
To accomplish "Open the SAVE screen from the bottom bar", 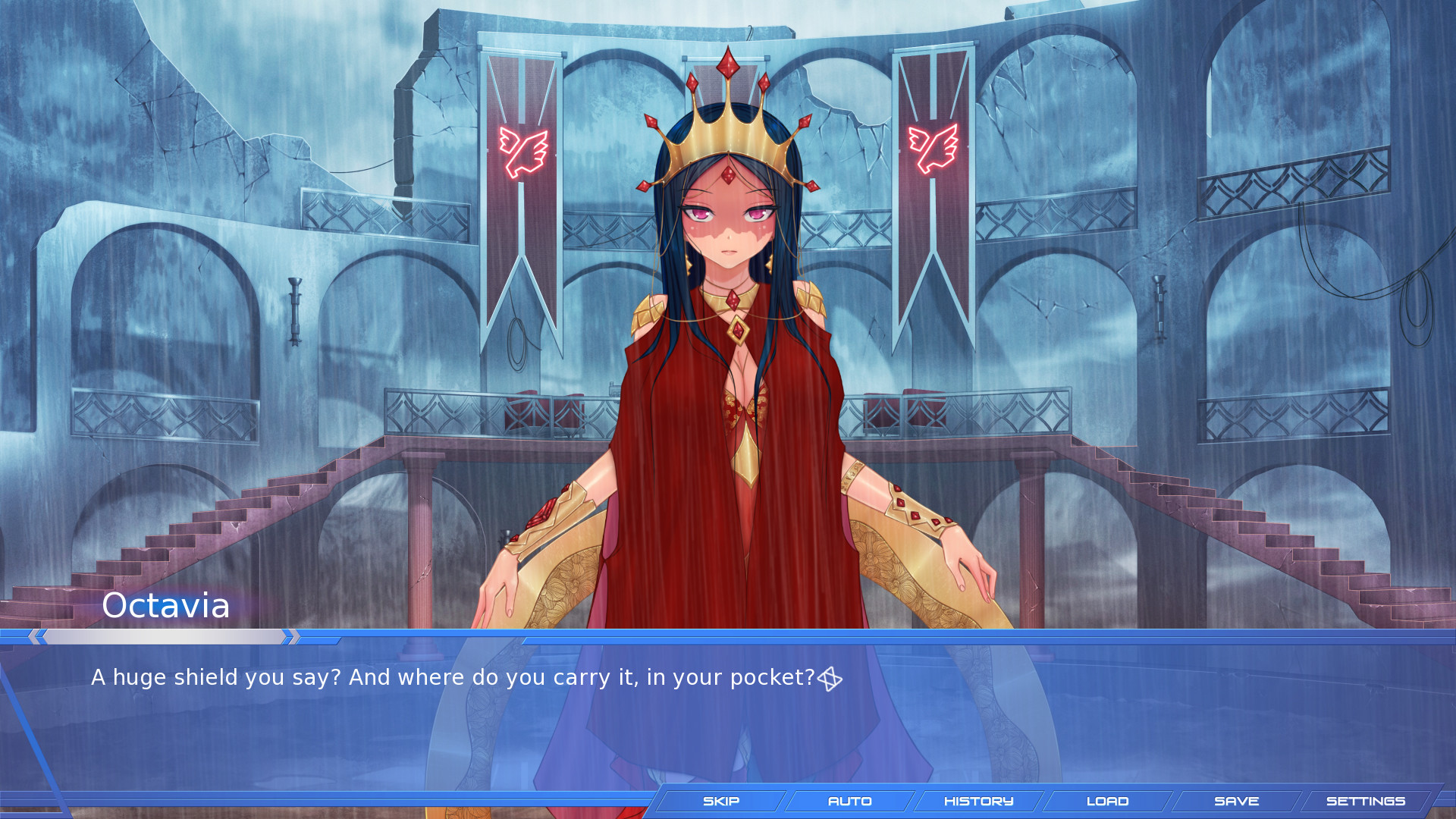I will [x=1238, y=801].
